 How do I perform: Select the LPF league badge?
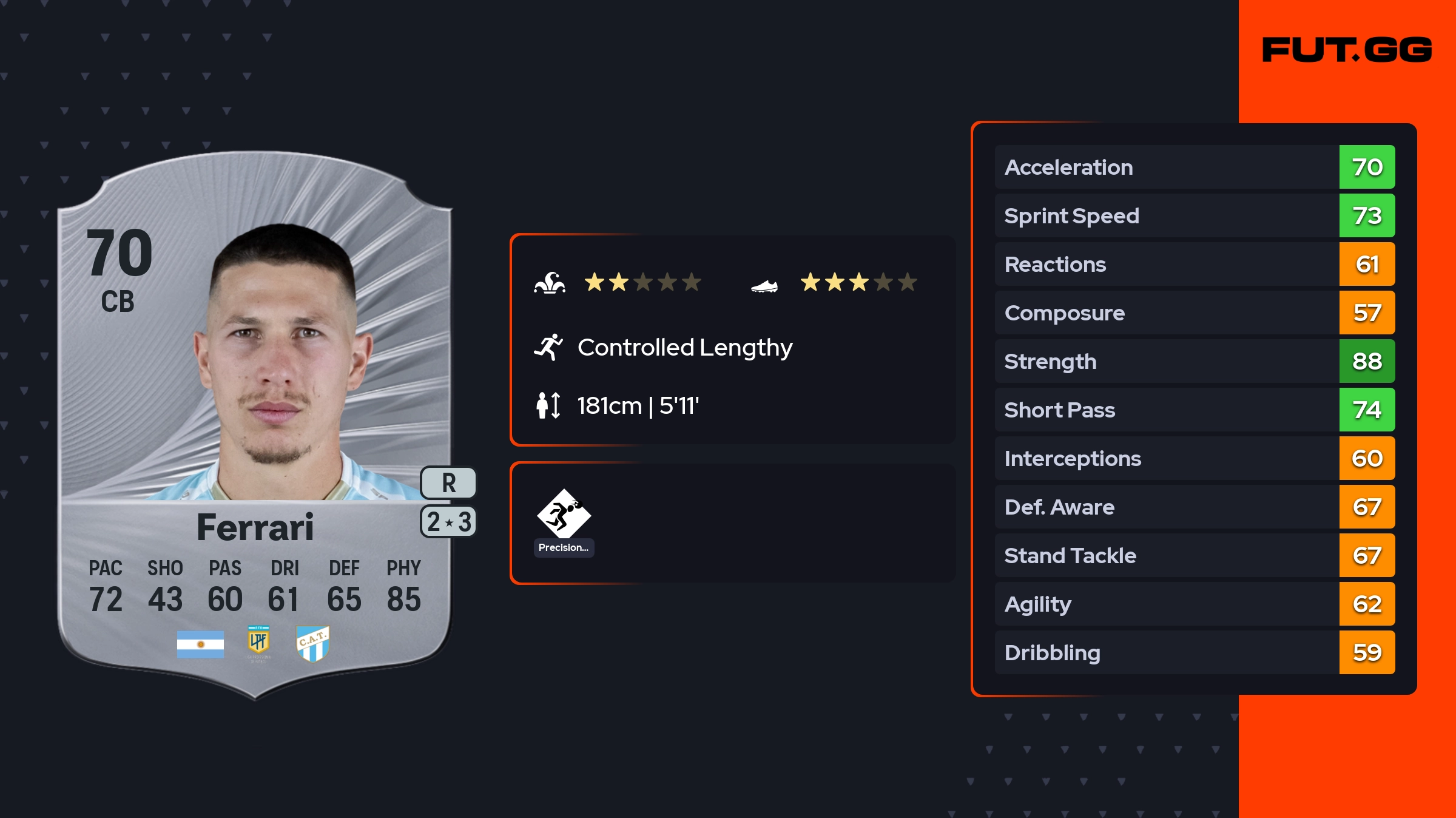258,643
